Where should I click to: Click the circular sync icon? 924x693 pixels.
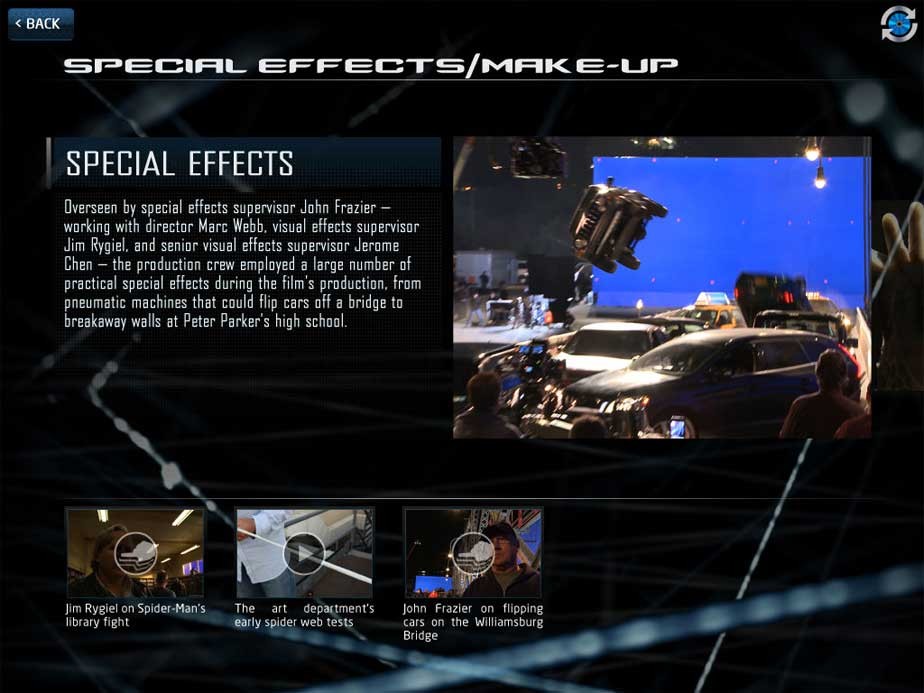(x=898, y=24)
